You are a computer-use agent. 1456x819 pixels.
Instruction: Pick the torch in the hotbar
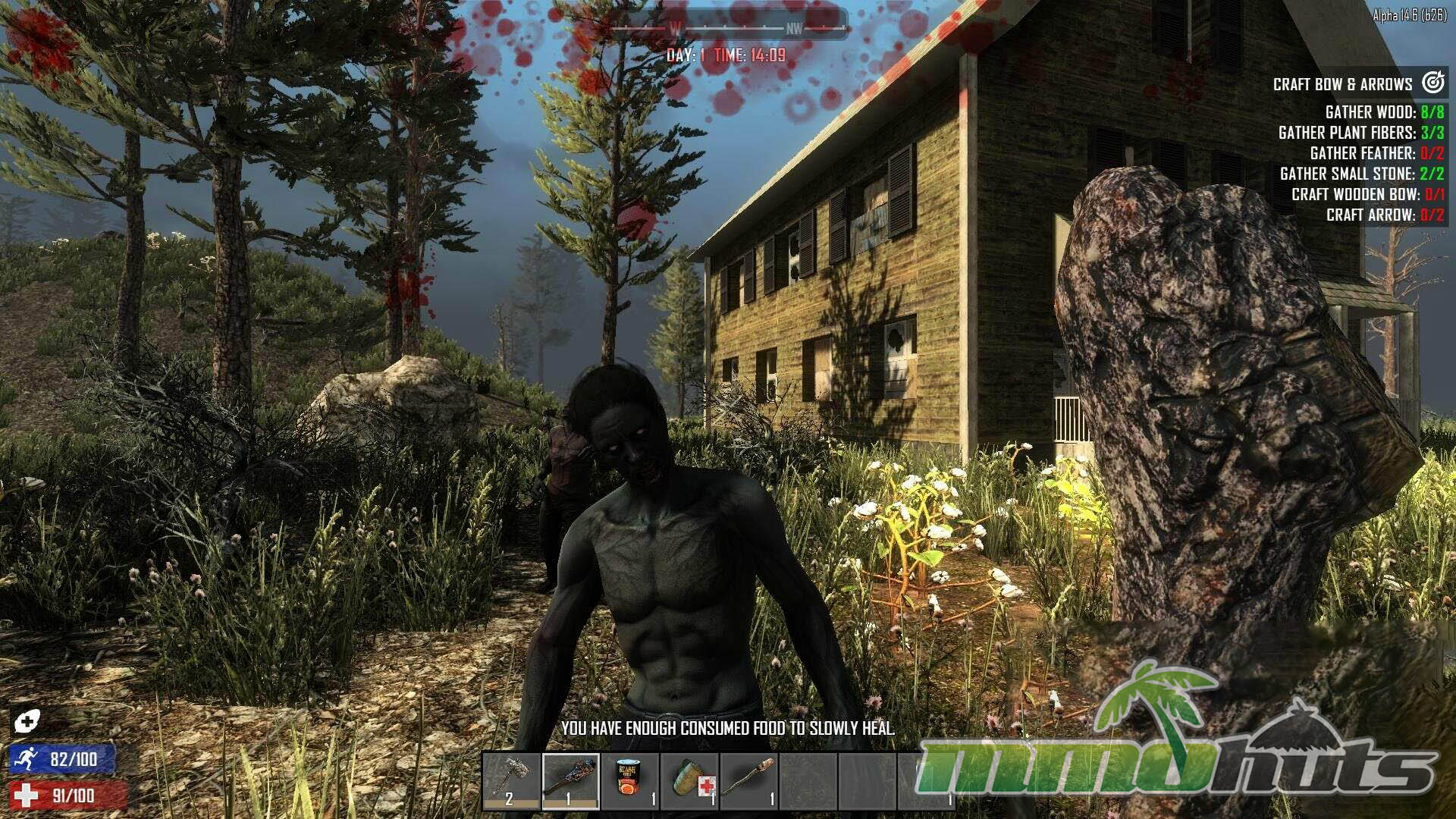748,781
